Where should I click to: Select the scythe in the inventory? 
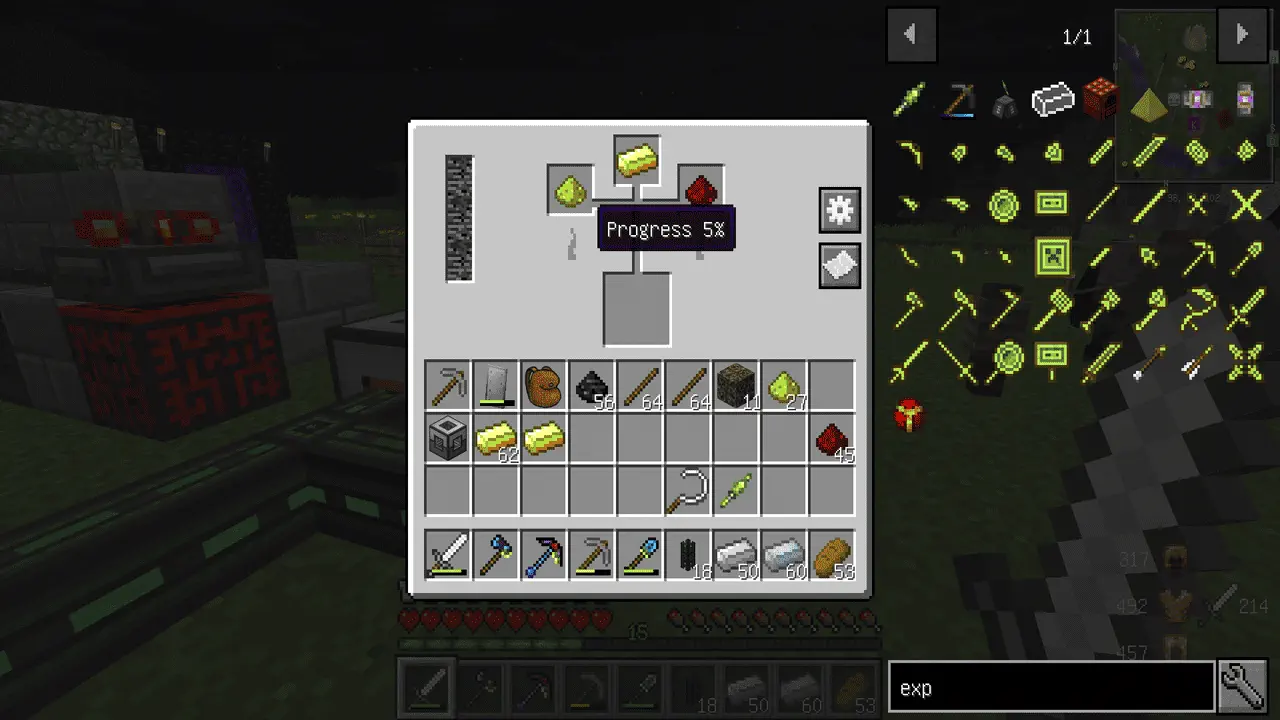(688, 492)
